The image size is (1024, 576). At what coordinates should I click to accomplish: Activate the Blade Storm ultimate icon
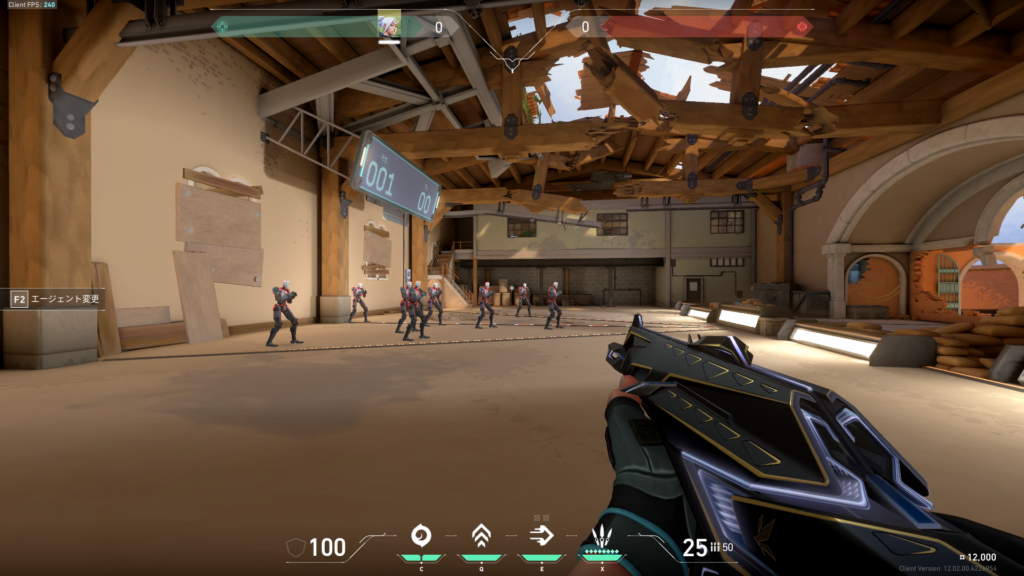point(602,536)
